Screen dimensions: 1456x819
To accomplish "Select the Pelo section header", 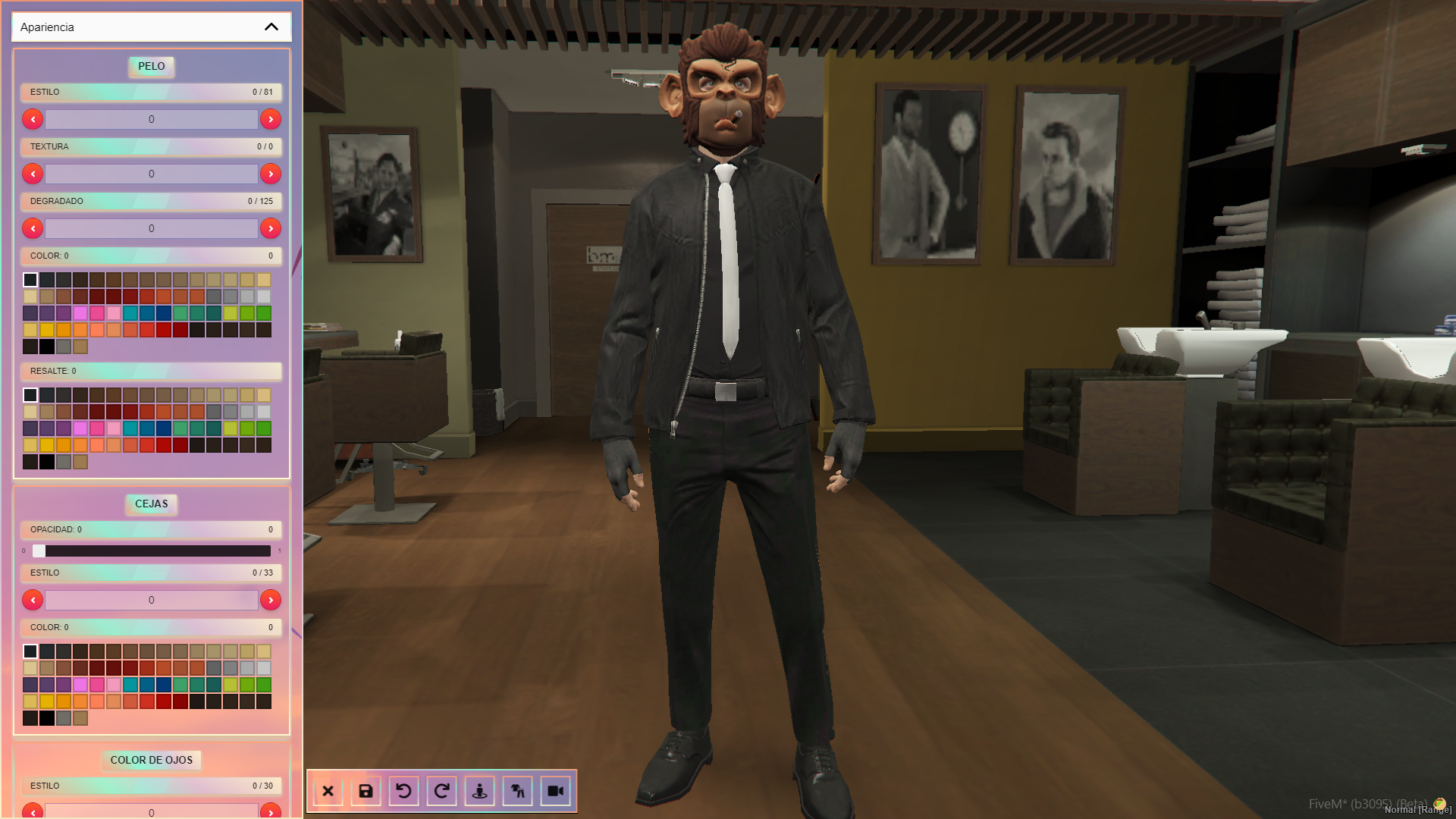I will 152,66.
